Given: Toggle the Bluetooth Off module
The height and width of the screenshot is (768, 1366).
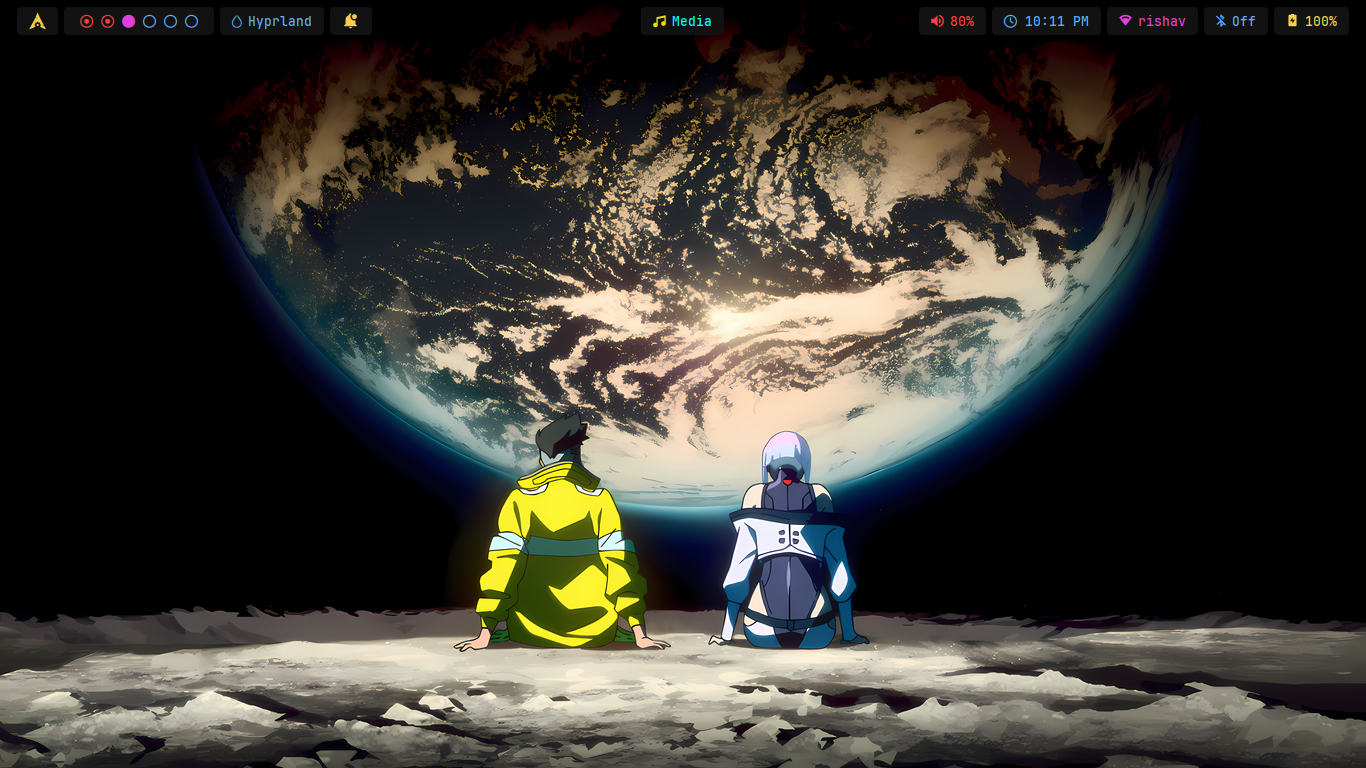Looking at the screenshot, I should pyautogui.click(x=1235, y=21).
